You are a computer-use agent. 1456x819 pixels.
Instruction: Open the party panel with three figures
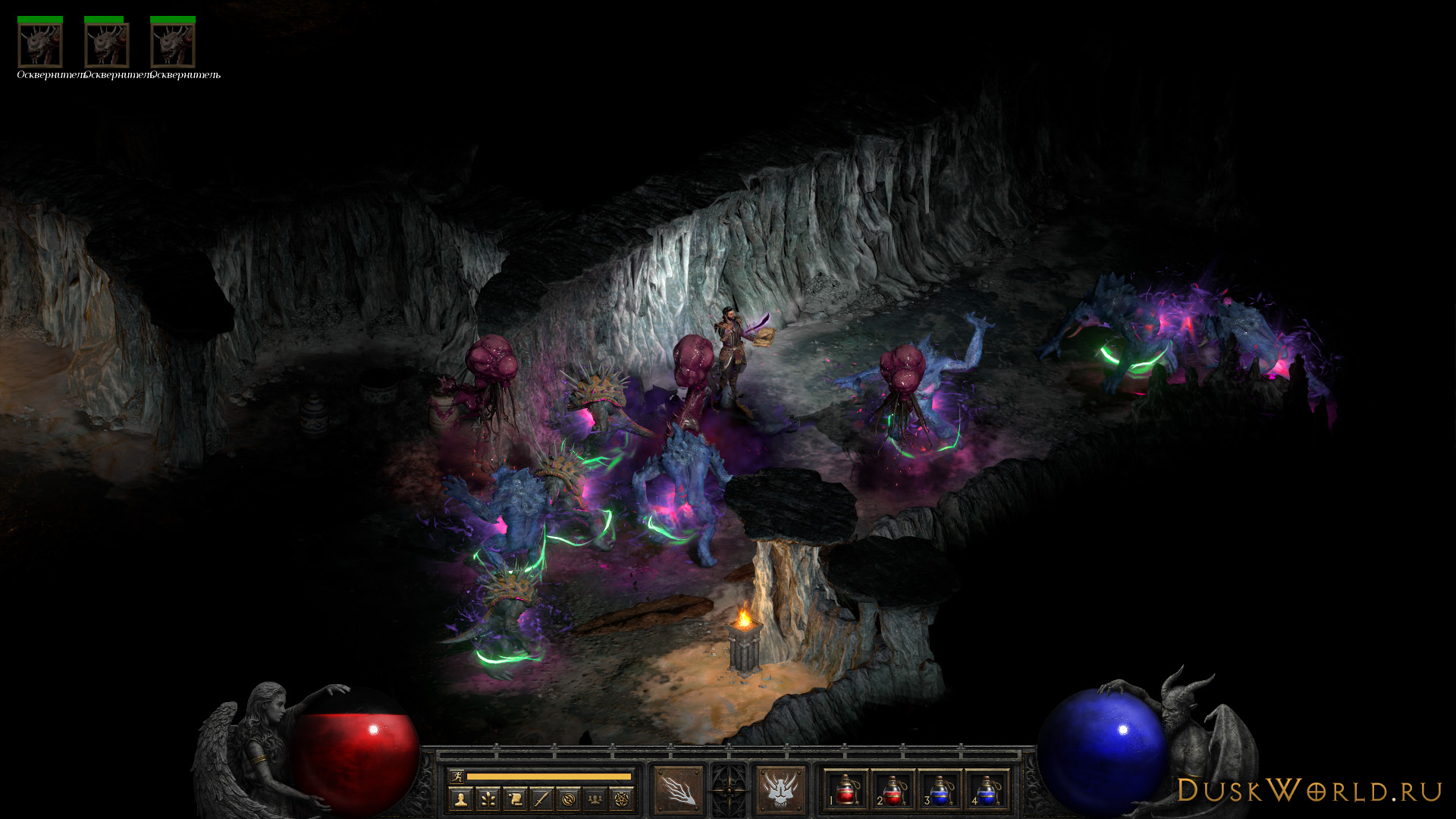coord(596,799)
